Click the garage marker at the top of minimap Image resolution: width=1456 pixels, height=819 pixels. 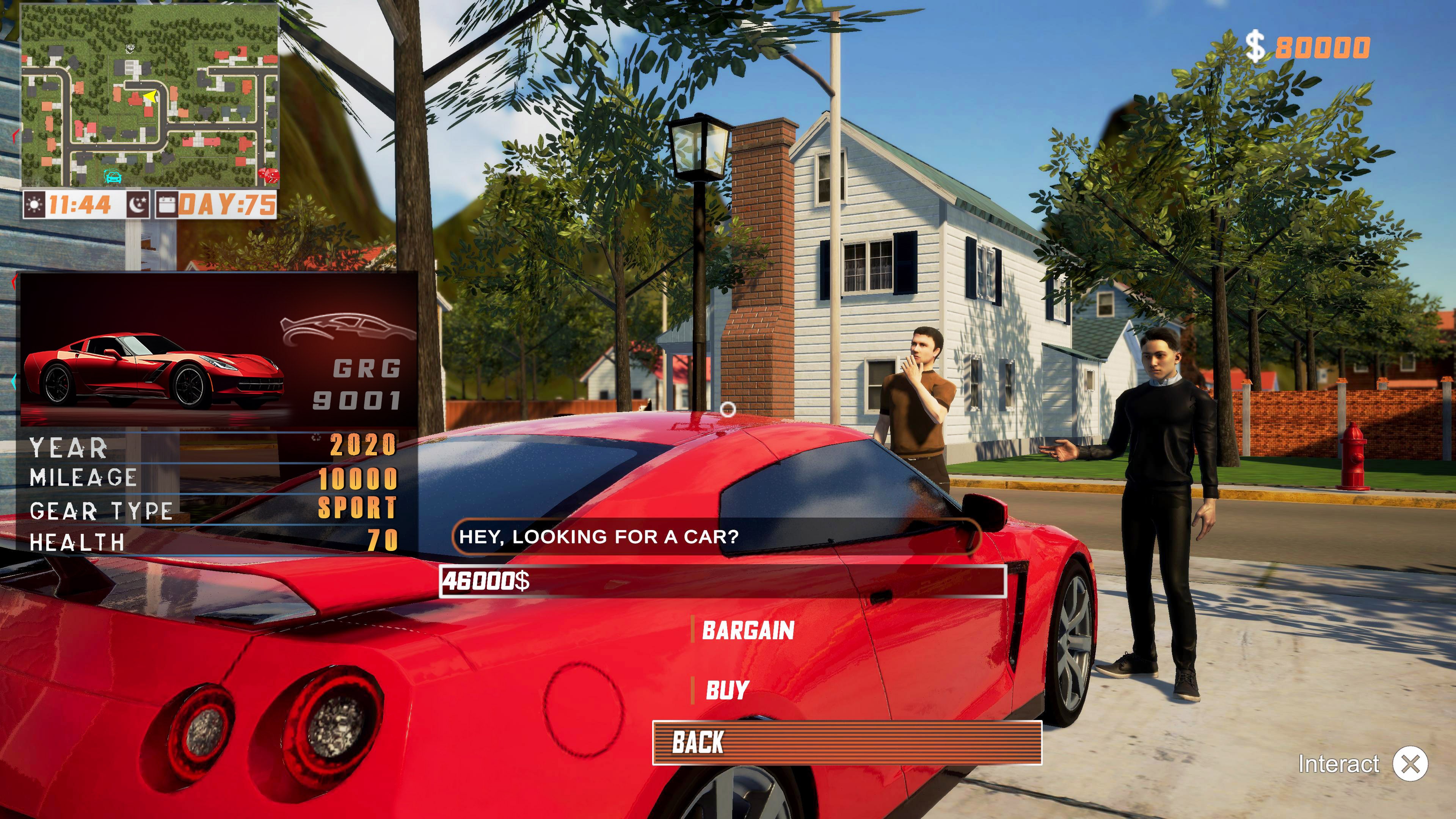(x=130, y=49)
